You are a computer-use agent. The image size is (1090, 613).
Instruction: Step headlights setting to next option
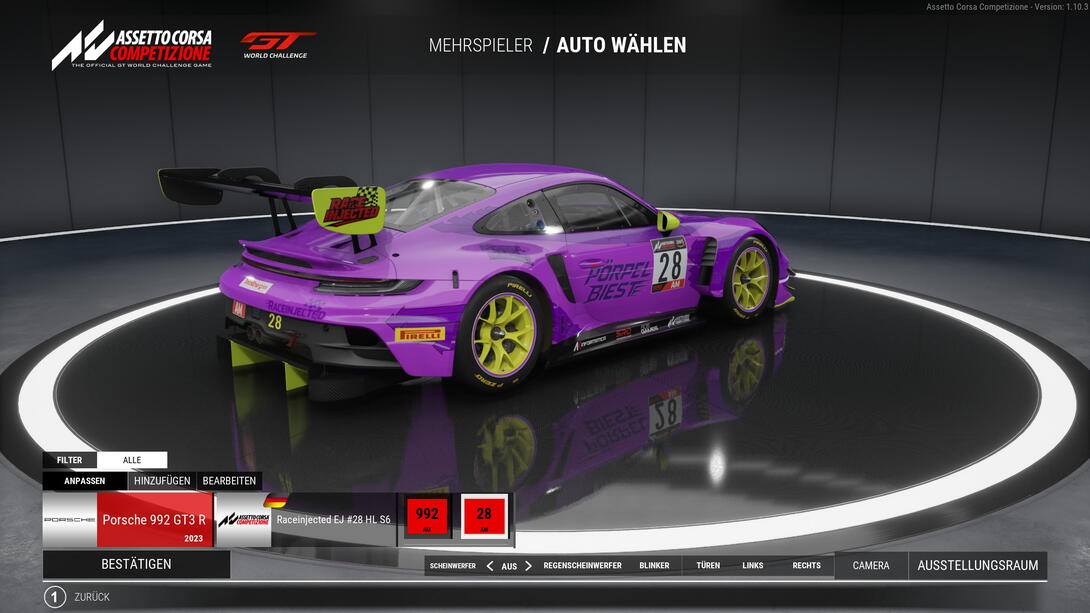[x=528, y=566]
